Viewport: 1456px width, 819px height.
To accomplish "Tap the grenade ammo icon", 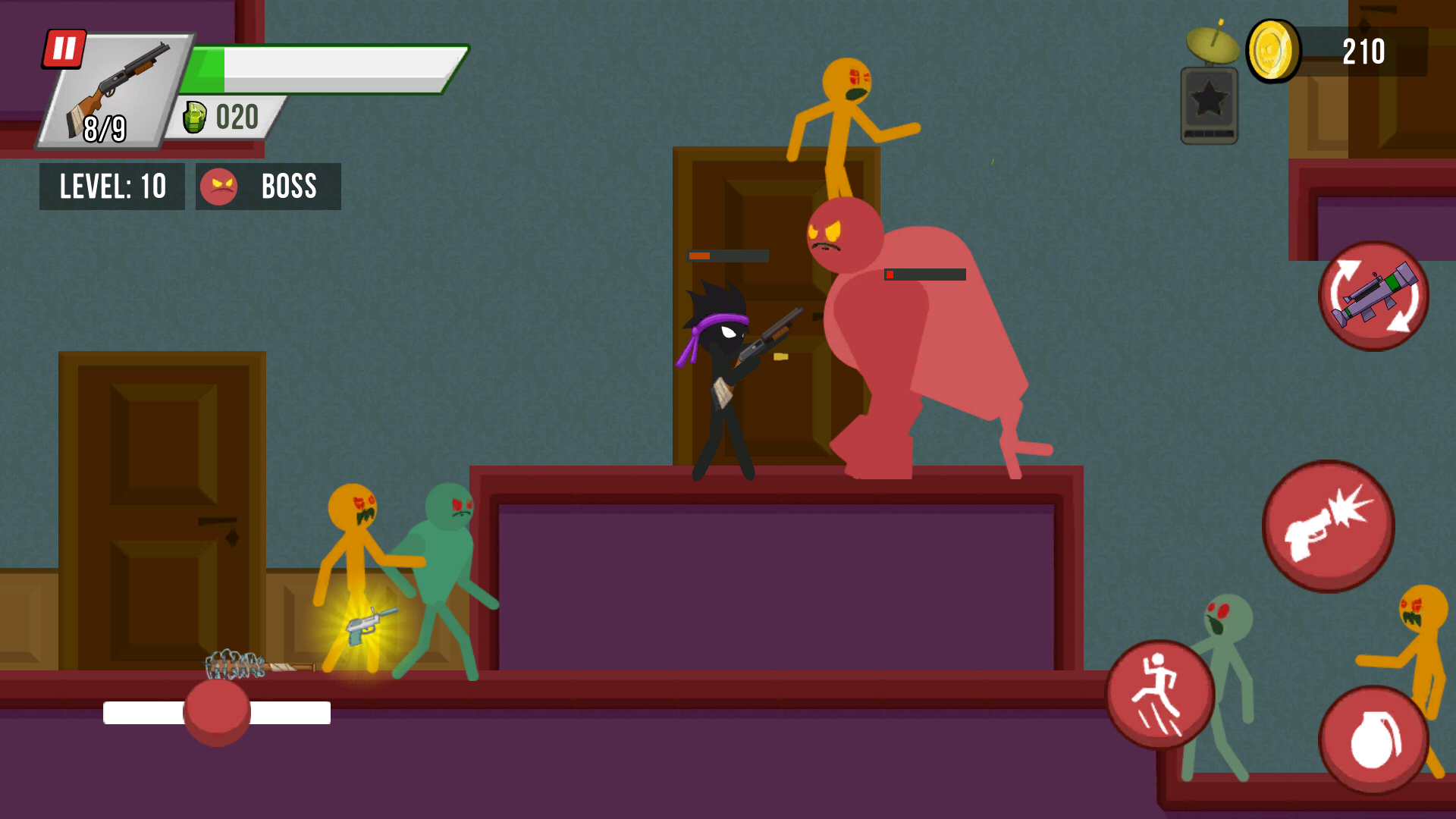I will (196, 117).
